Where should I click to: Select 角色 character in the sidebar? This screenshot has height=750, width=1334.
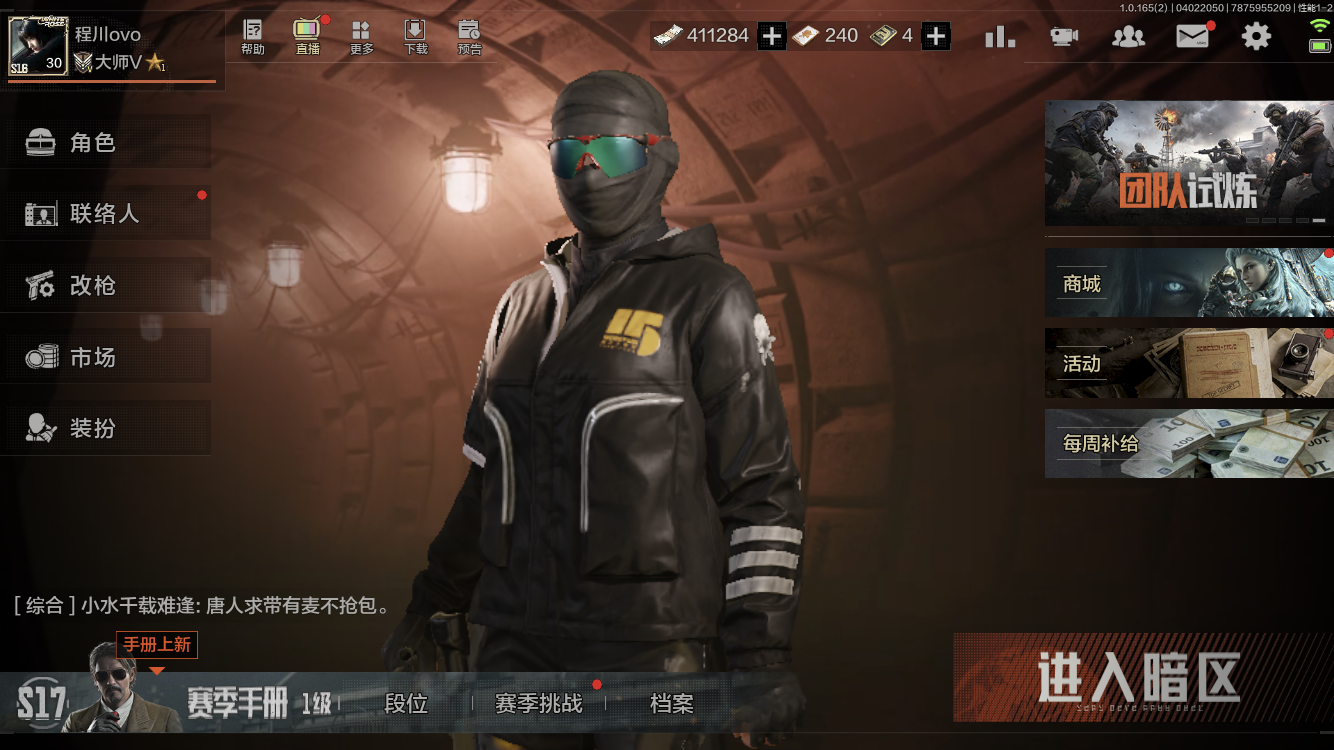(107, 142)
